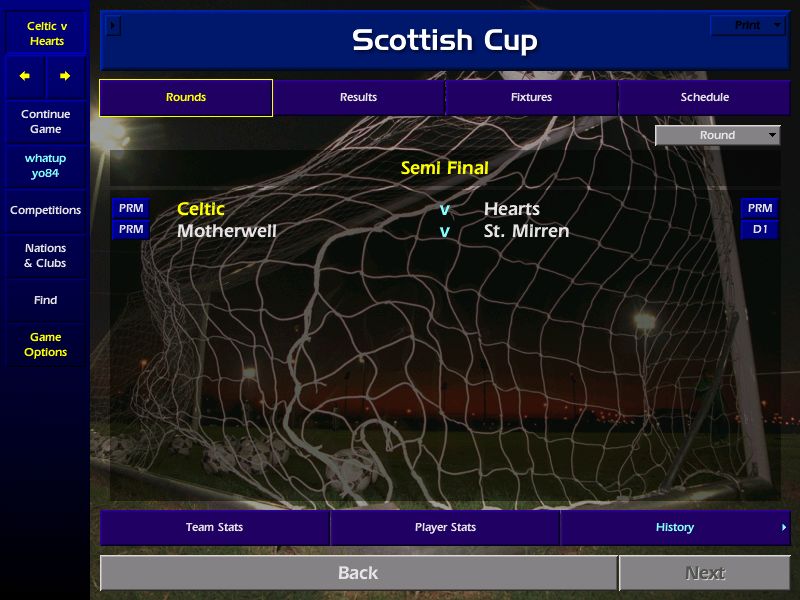800x600 pixels.
Task: Open Game Options
Action: point(45,344)
